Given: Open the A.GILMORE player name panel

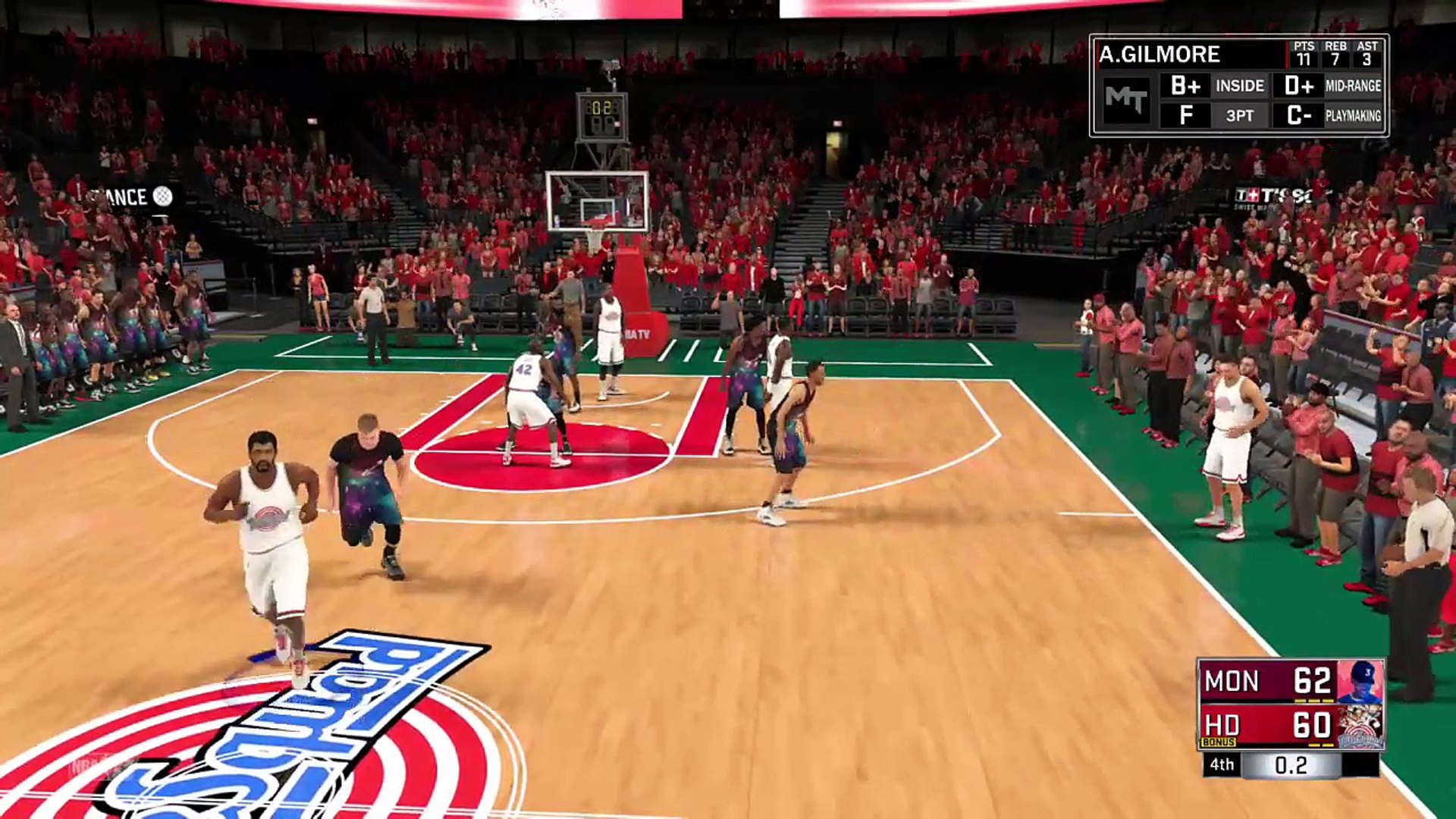Looking at the screenshot, I should 1159,55.
